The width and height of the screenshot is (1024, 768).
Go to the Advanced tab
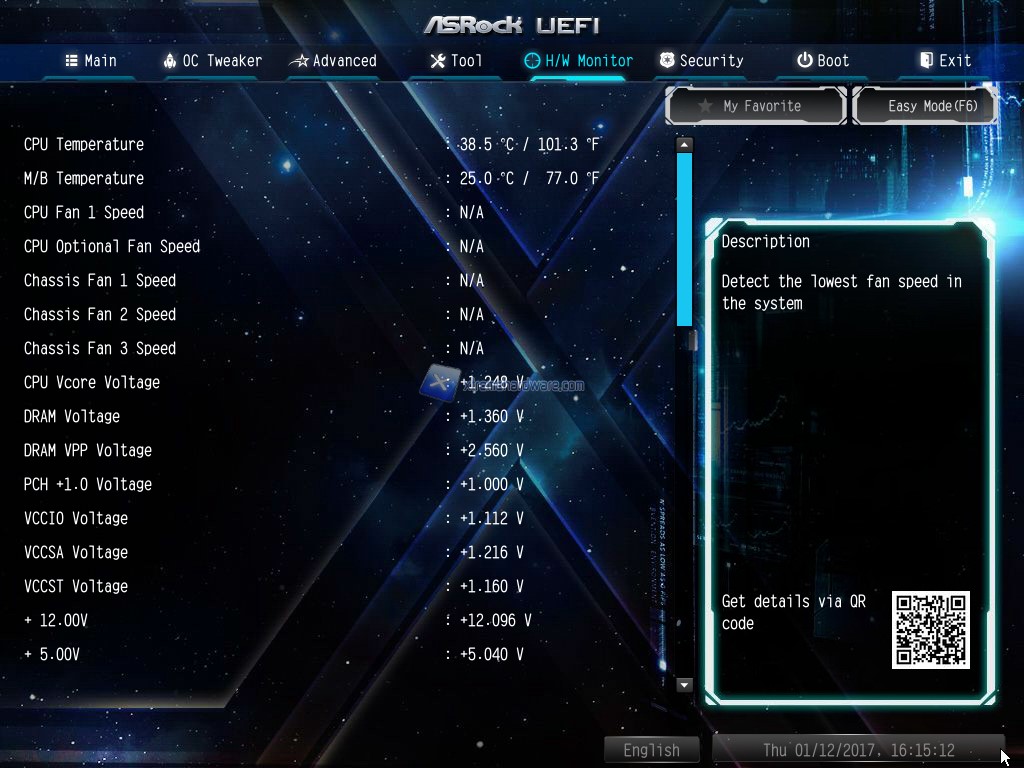(333, 61)
